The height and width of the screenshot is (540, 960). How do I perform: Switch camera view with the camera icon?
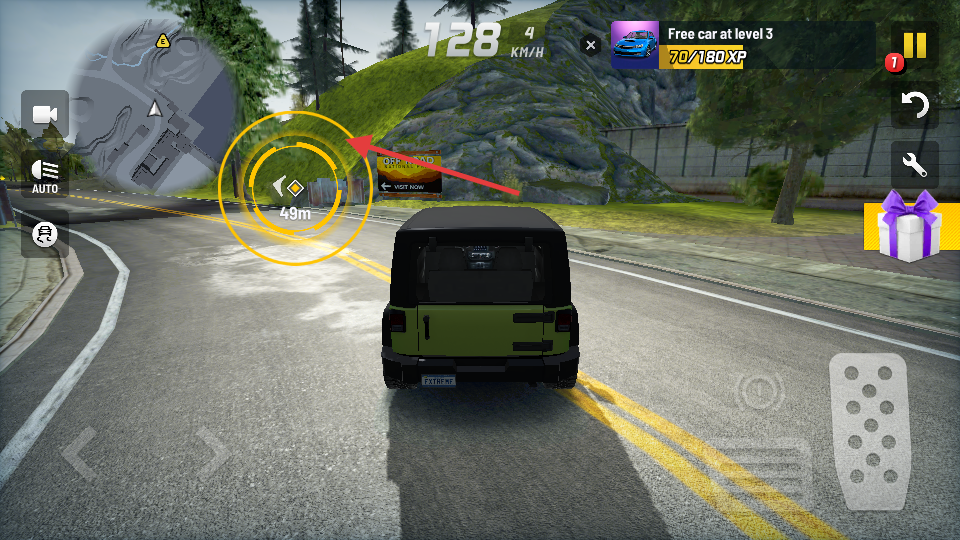[x=45, y=115]
